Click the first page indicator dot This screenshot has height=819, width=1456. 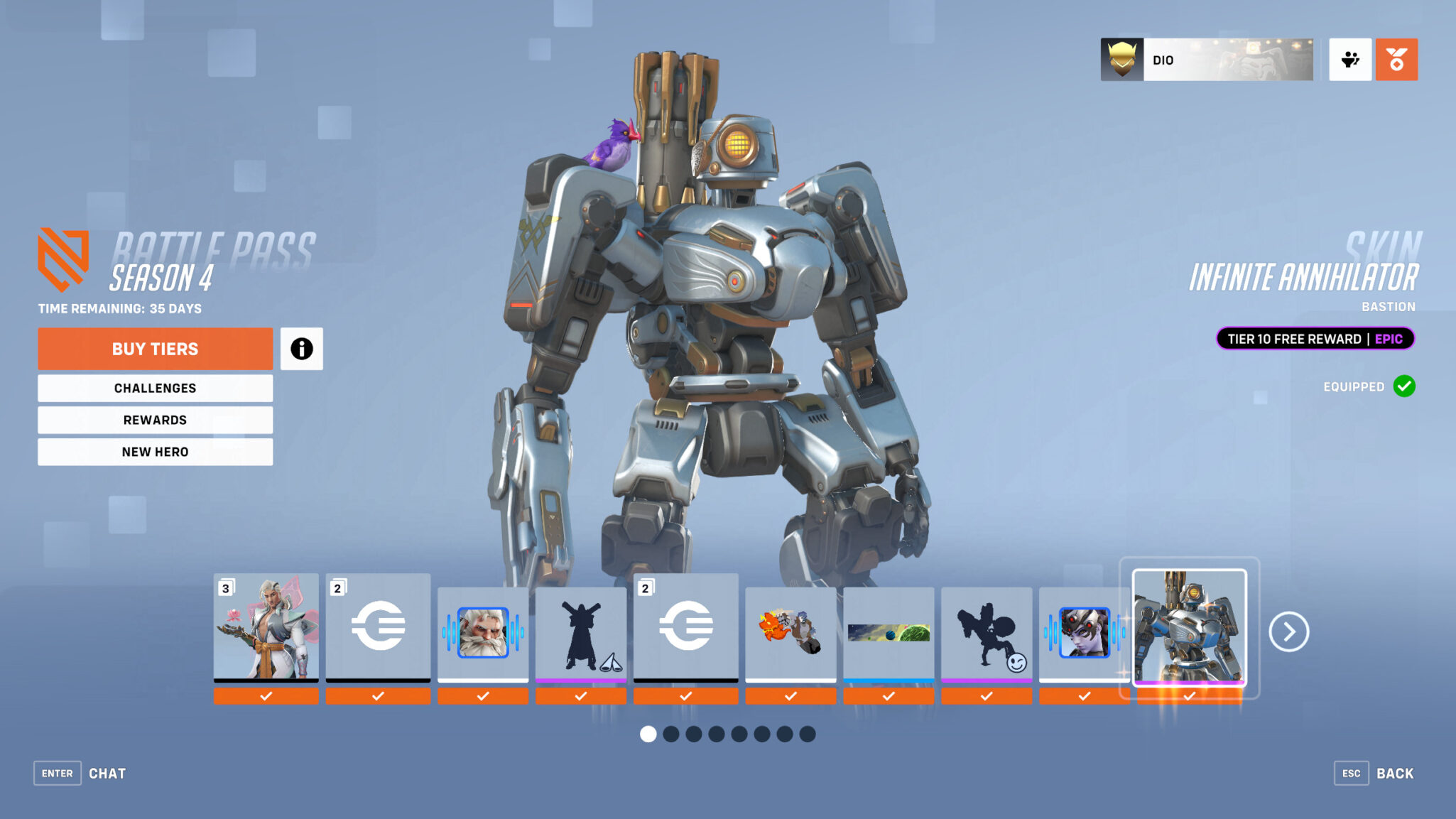click(x=648, y=734)
